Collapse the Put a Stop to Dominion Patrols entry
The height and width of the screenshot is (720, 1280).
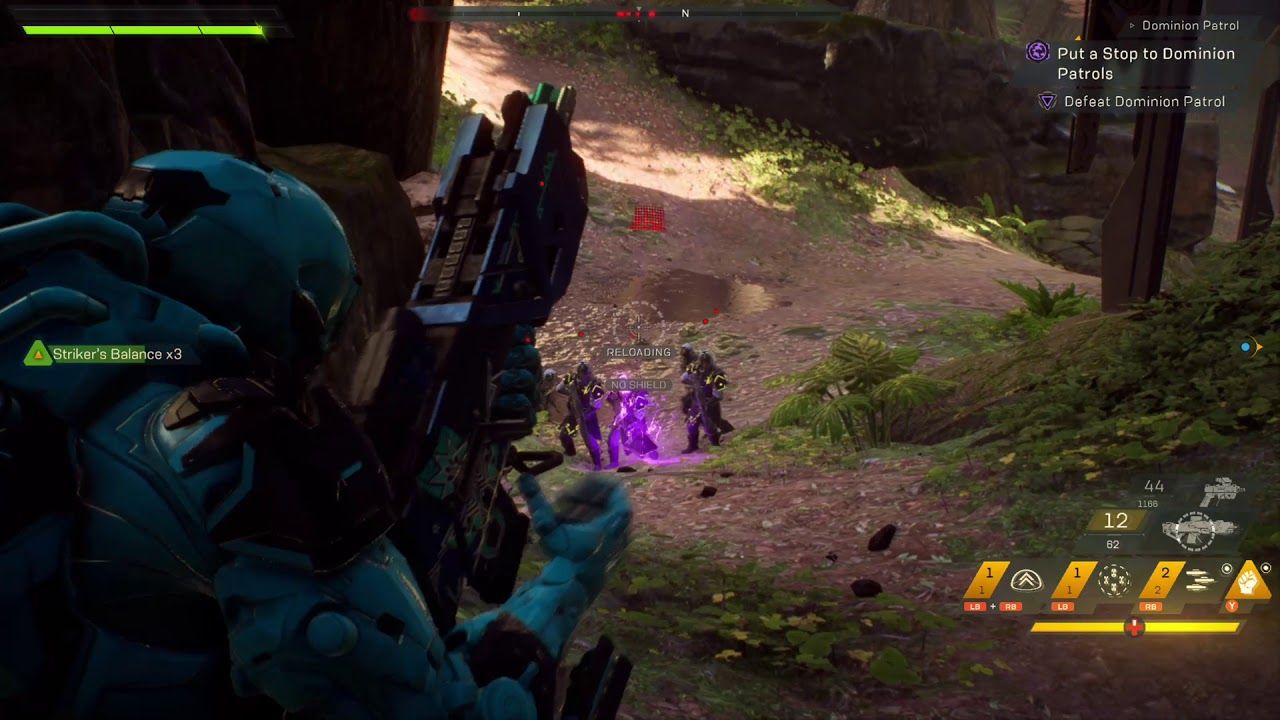coord(1146,61)
